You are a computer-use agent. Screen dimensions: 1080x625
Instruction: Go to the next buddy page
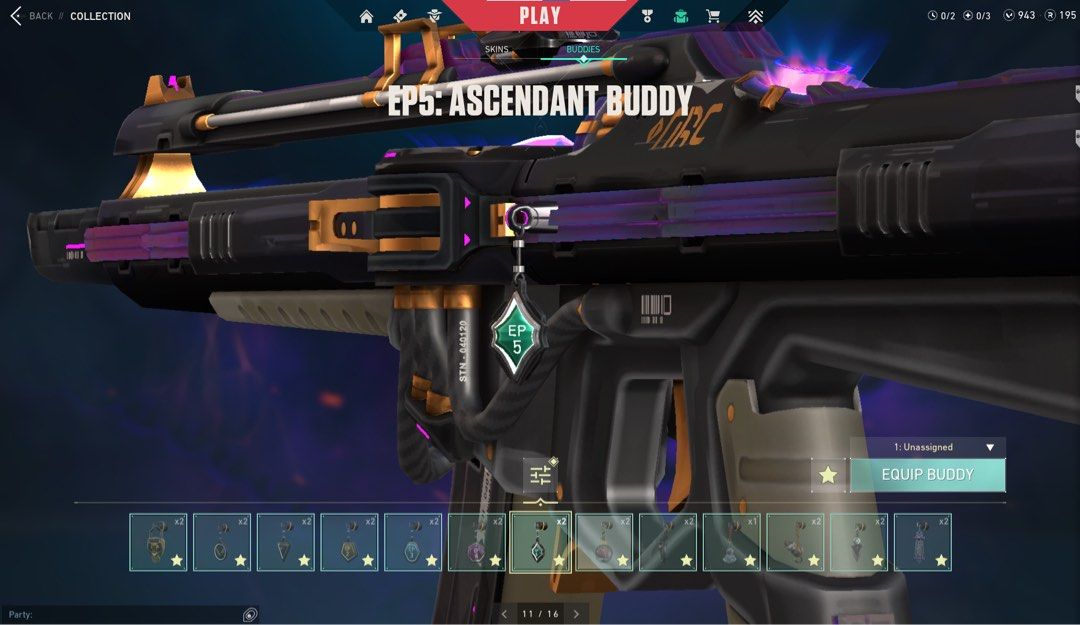click(576, 614)
